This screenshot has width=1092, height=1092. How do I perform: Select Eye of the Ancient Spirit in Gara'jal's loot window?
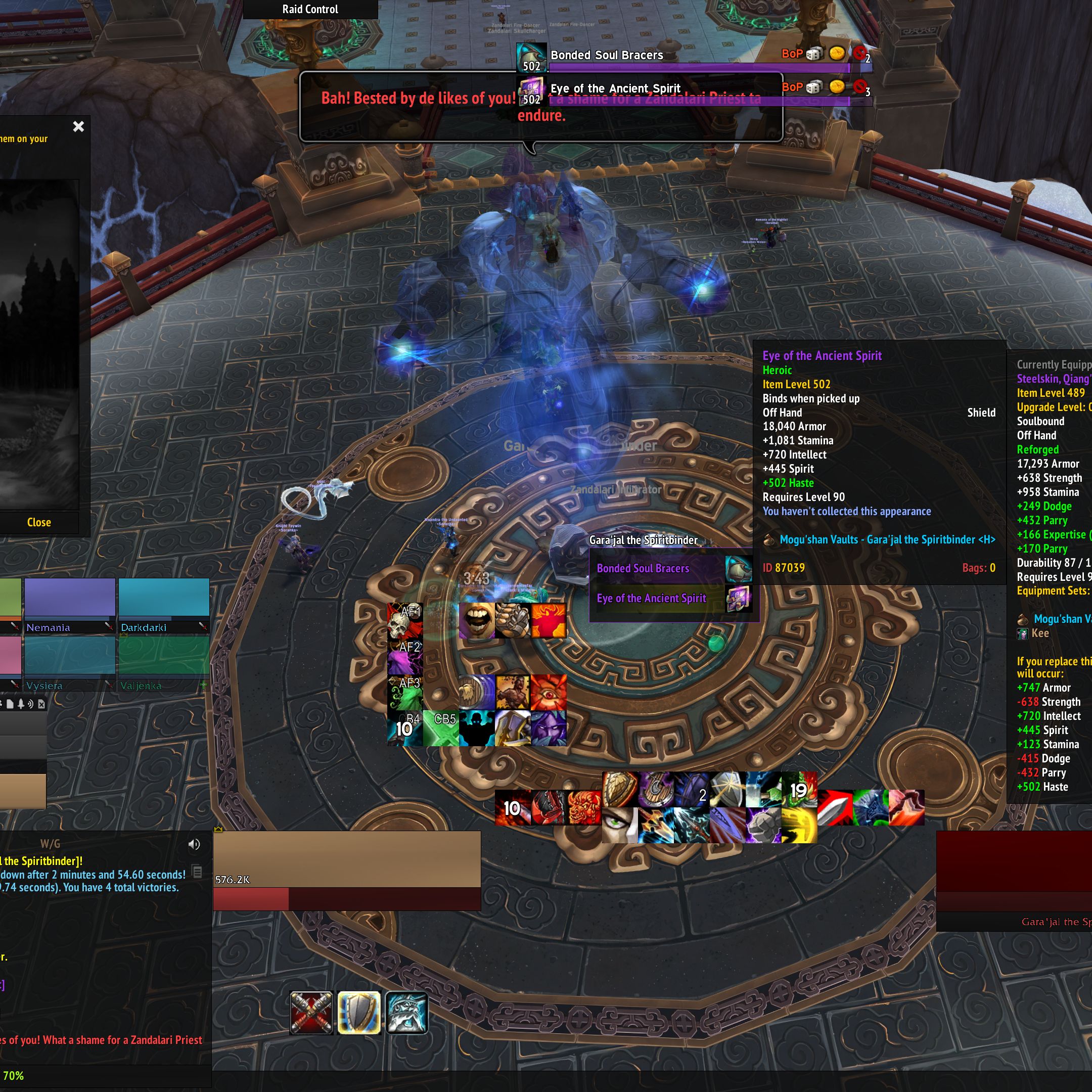pyautogui.click(x=650, y=598)
